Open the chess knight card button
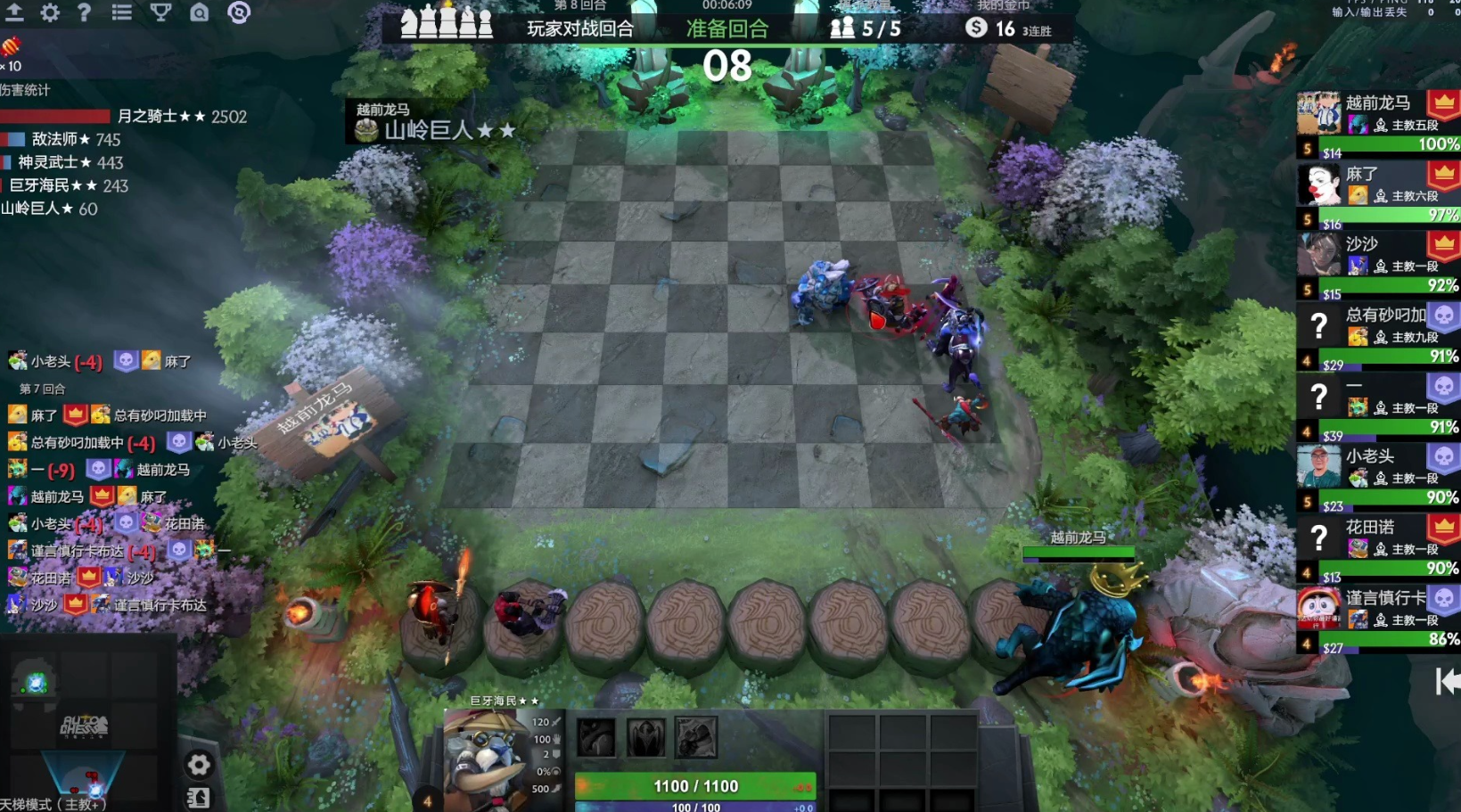This screenshot has width=1461, height=812. tap(199, 797)
